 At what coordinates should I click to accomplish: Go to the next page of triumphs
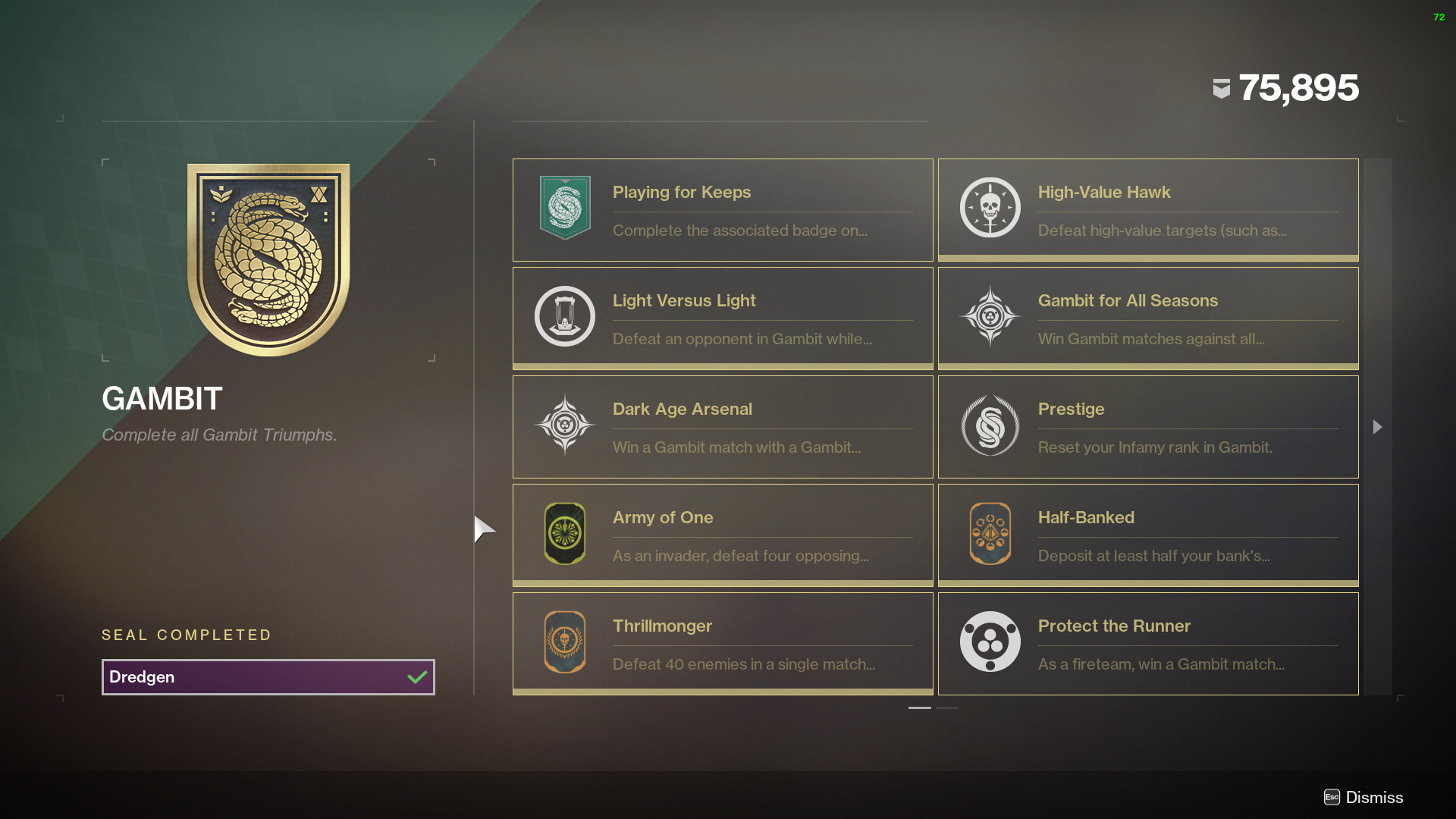coord(1377,427)
